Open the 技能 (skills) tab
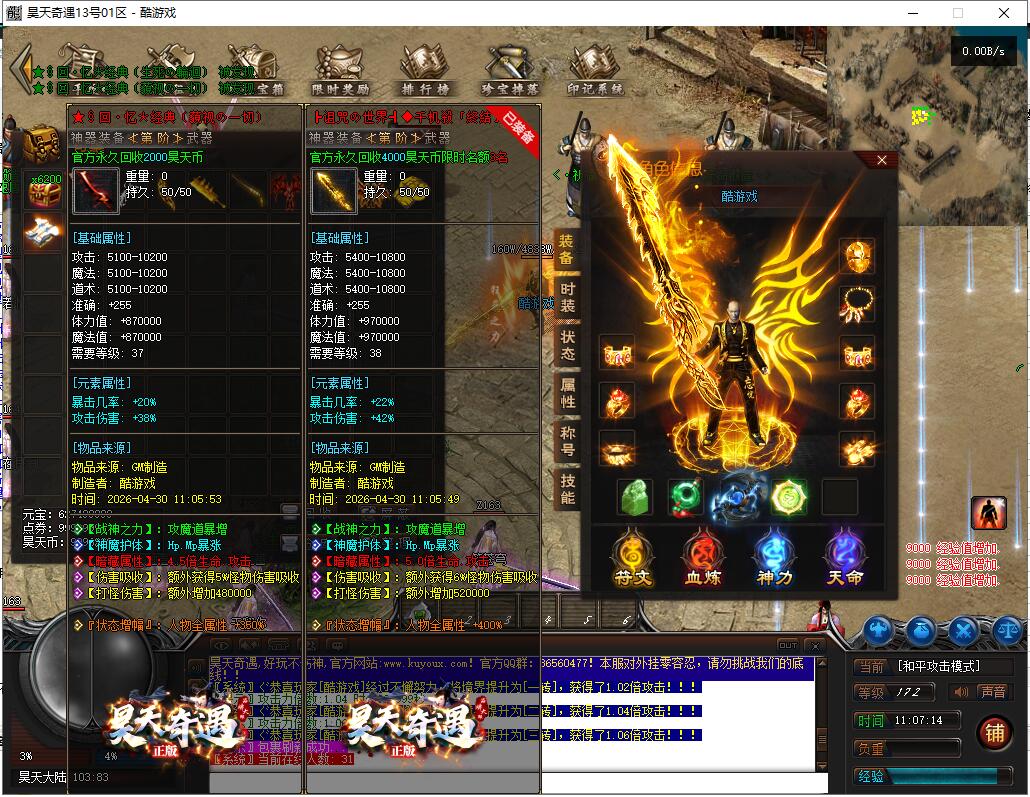 click(x=567, y=486)
